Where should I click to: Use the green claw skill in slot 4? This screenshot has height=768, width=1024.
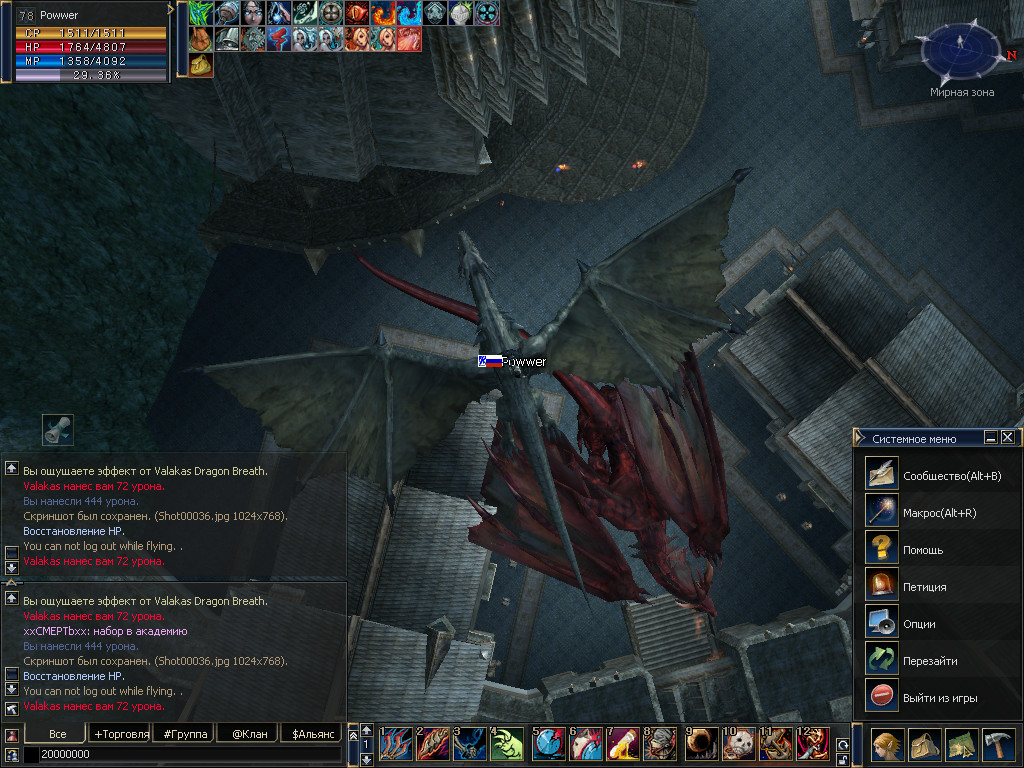point(507,745)
